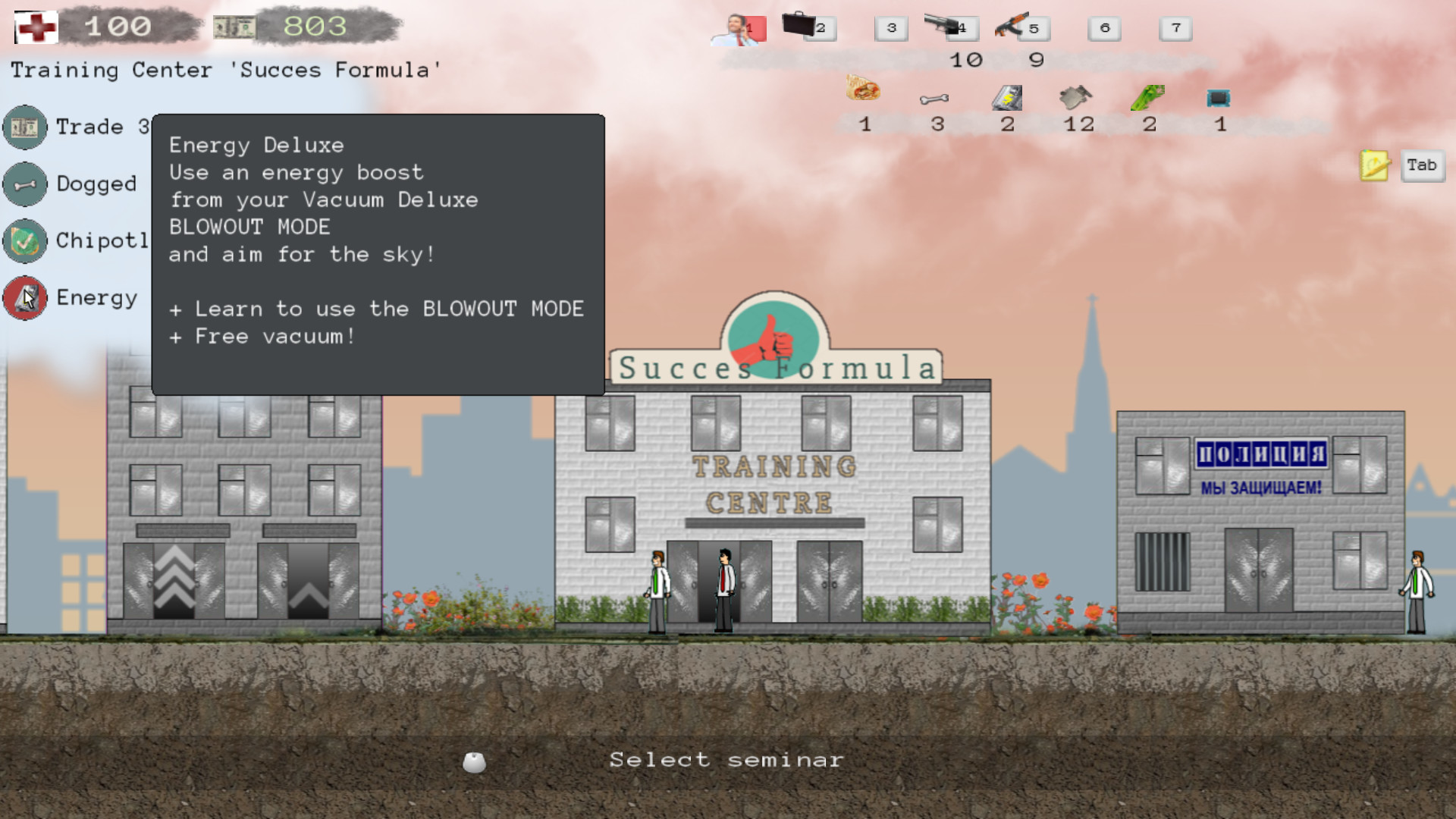The width and height of the screenshot is (1456, 819).
Task: Select the green item with quantity 2
Action: [1147, 96]
